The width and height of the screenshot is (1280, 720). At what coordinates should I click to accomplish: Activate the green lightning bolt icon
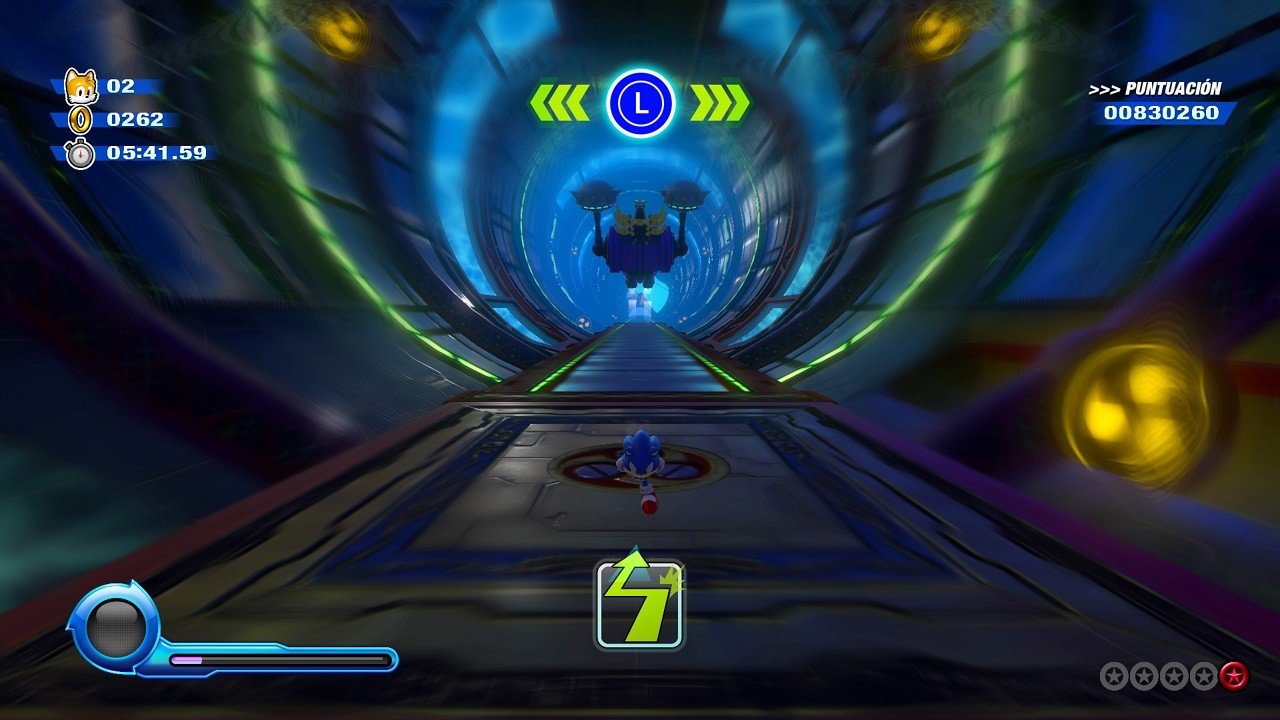640,603
